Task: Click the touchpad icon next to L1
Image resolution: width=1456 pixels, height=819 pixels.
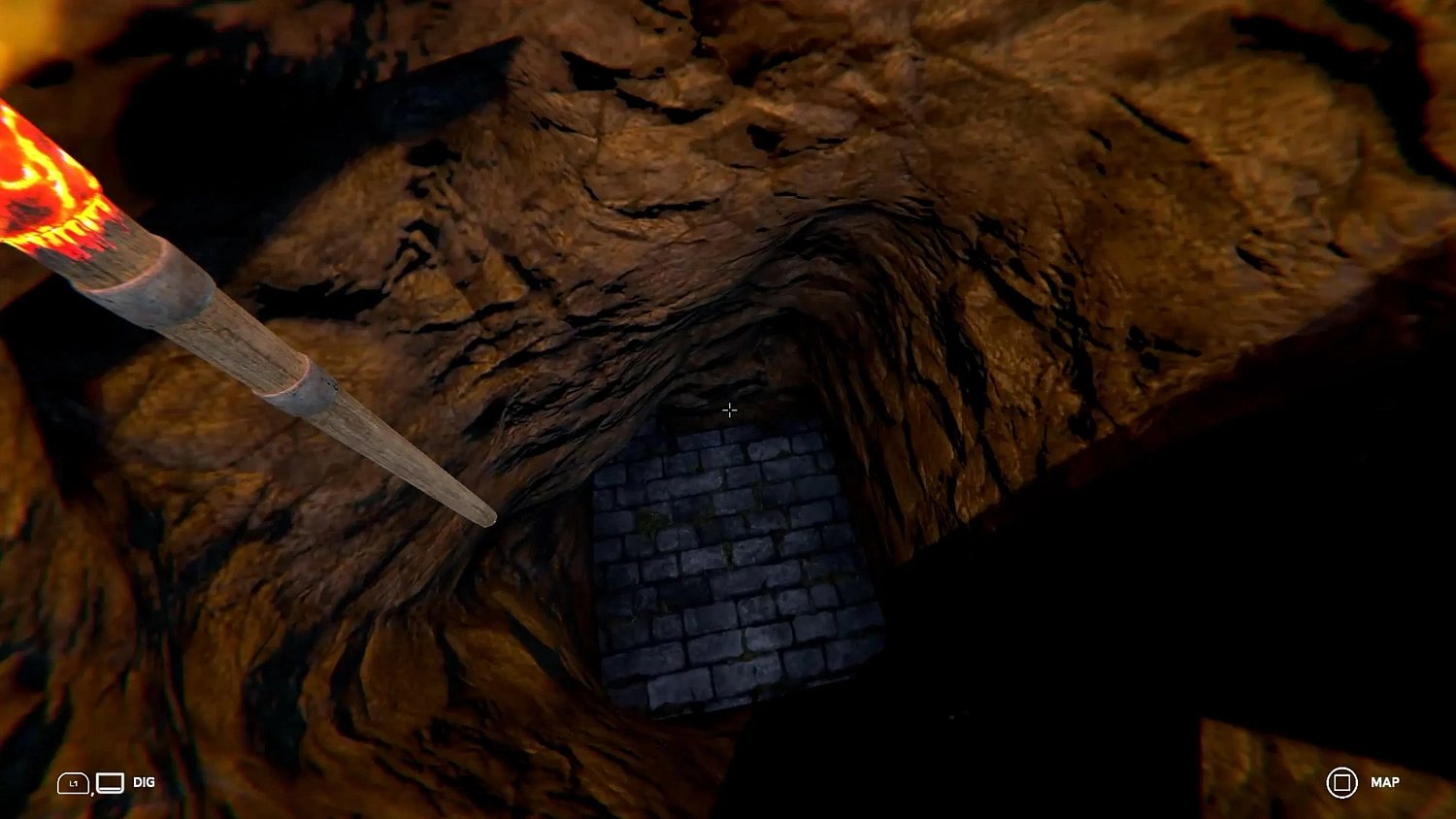Action: [110, 782]
